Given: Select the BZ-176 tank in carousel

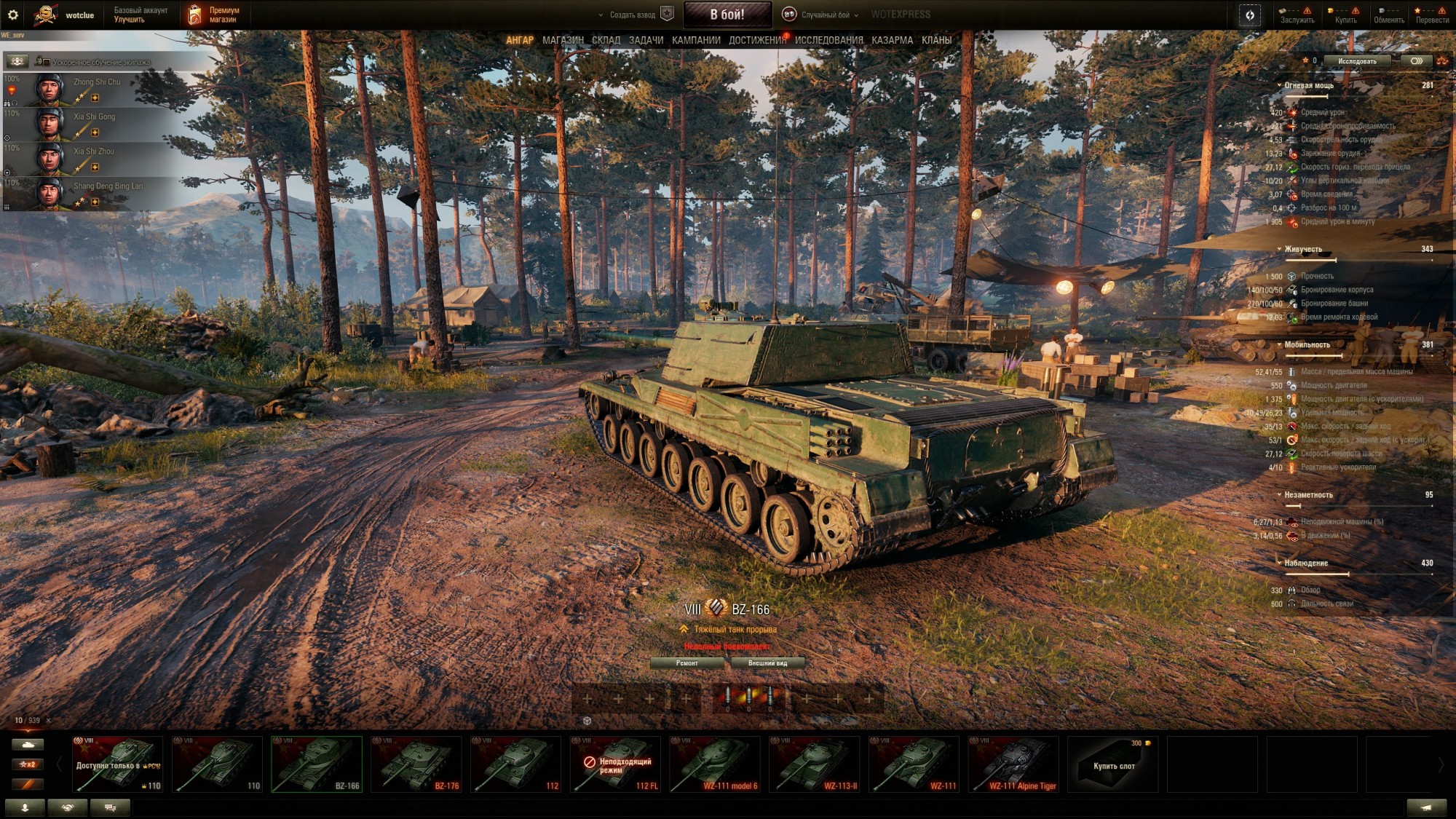Looking at the screenshot, I should (x=416, y=764).
